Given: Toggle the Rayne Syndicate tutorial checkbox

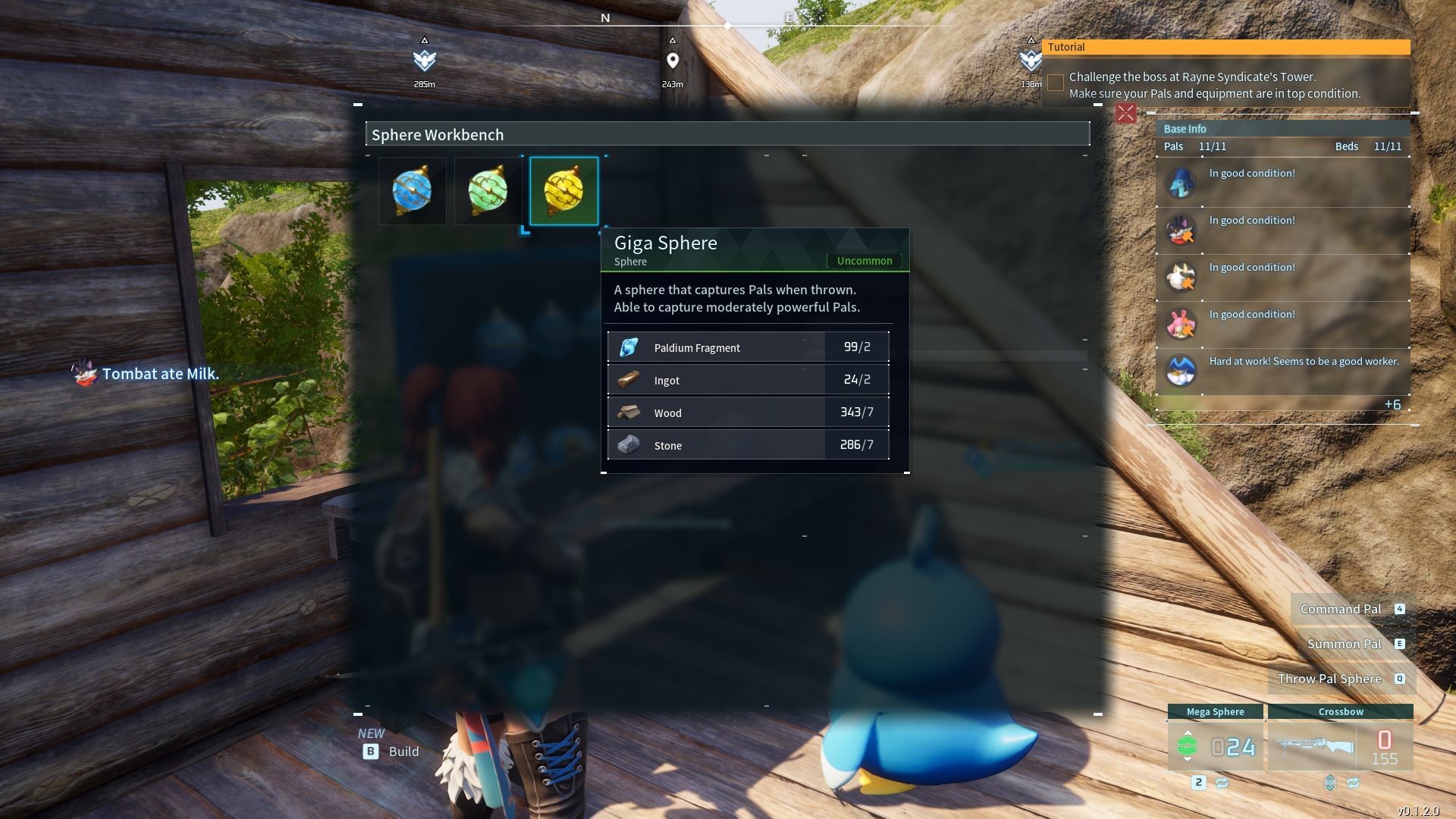Looking at the screenshot, I should click(1056, 83).
